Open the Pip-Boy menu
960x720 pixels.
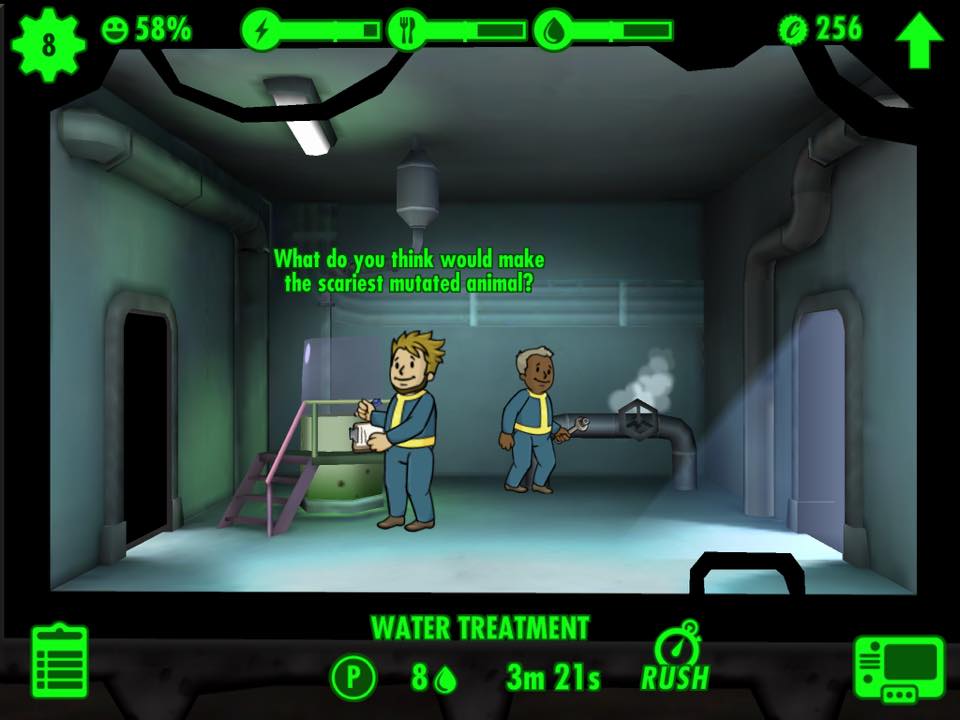(x=899, y=668)
